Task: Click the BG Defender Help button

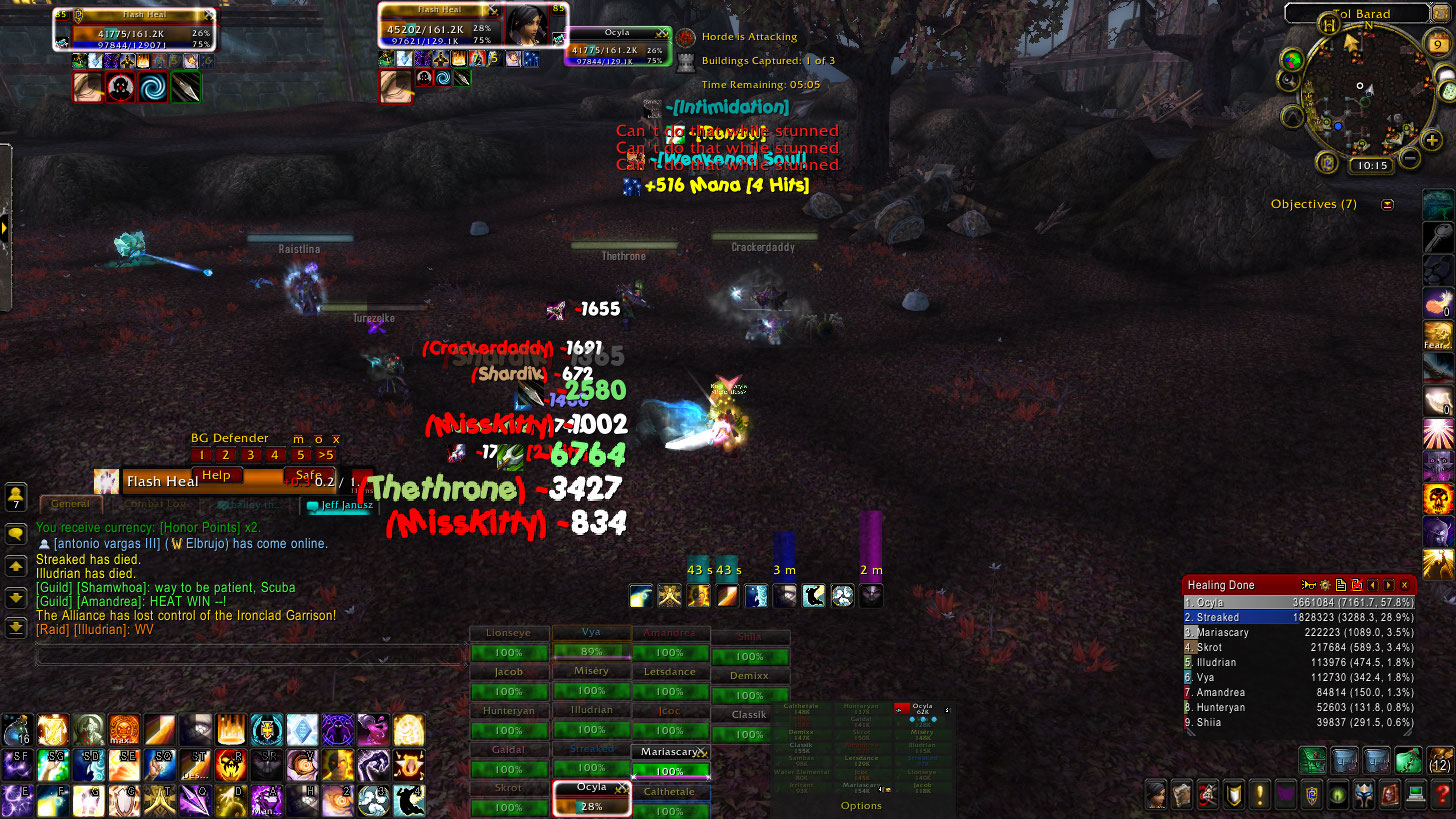Action: (216, 476)
